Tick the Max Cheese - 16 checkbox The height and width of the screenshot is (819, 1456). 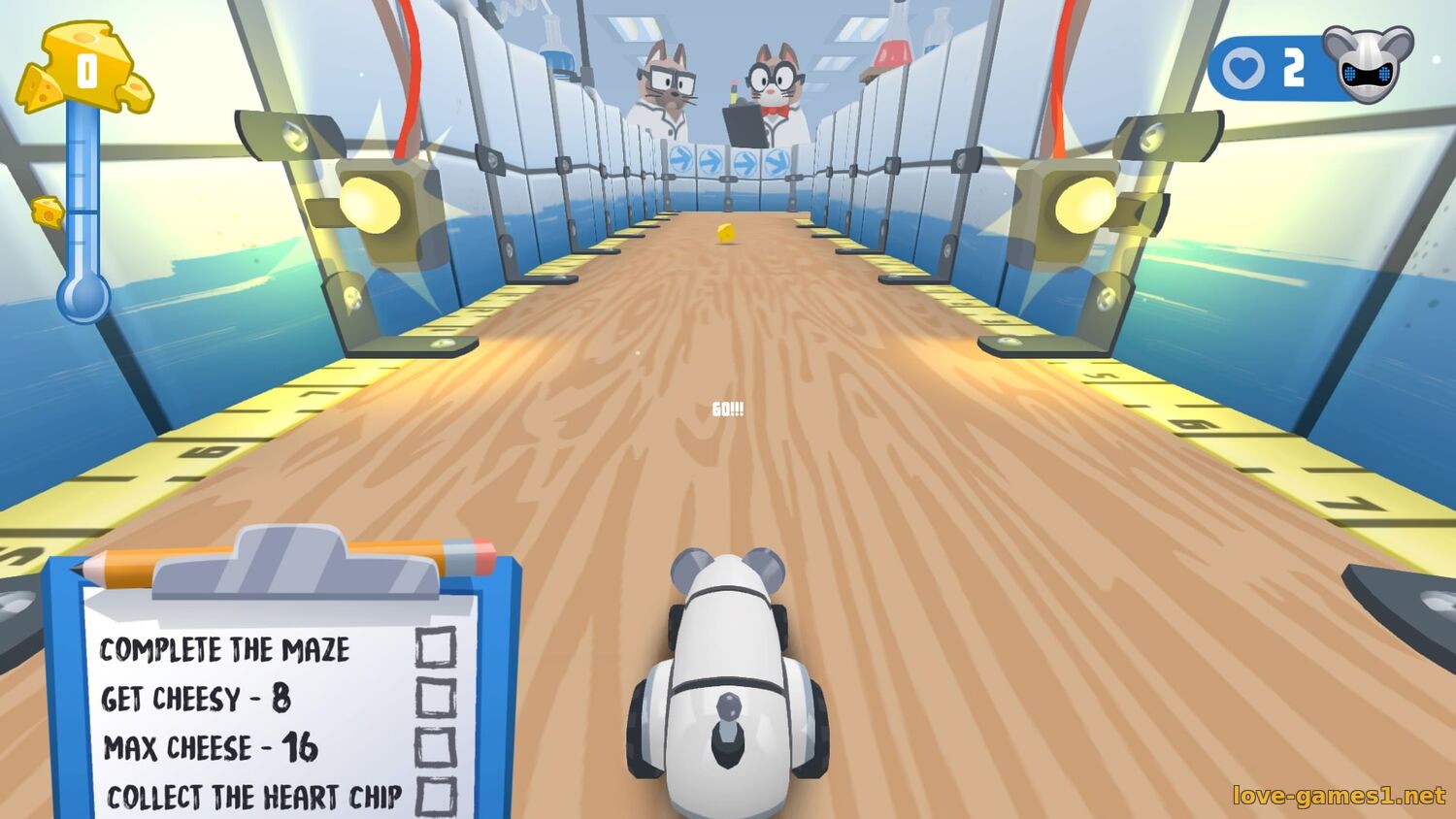(x=436, y=746)
